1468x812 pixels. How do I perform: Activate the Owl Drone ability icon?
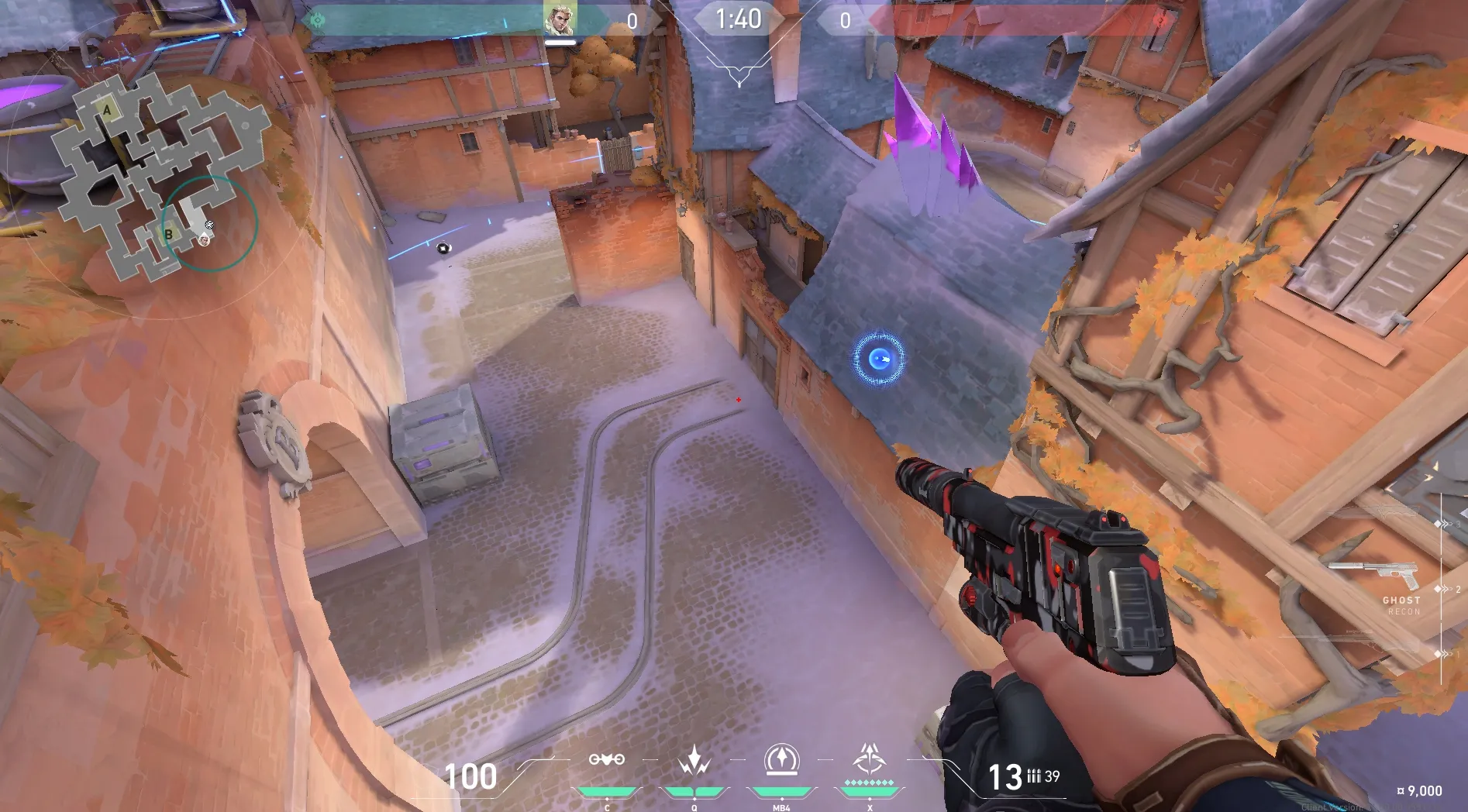[606, 760]
